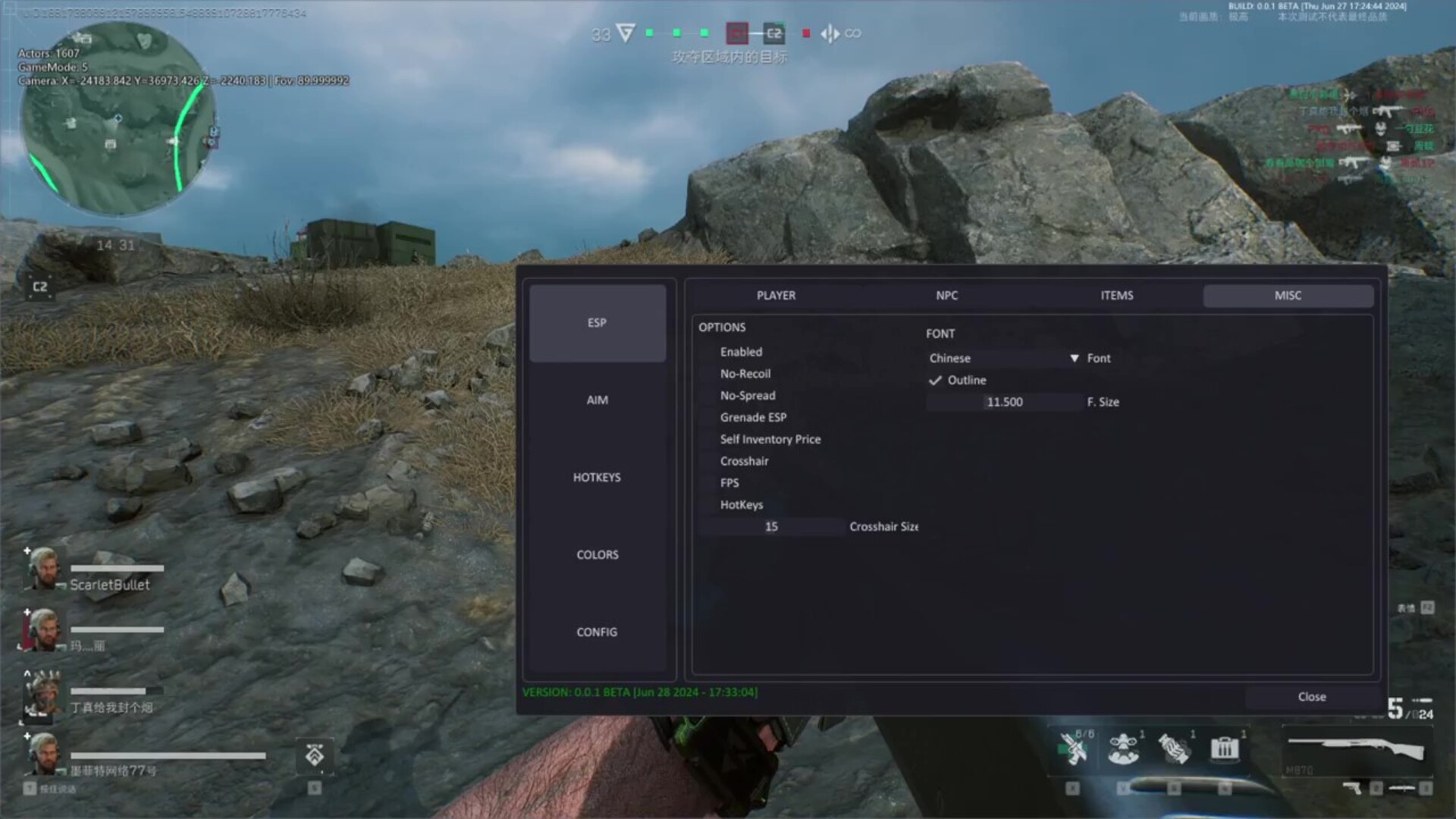Image resolution: width=1456 pixels, height=819 pixels.
Task: Switch to the PLAYER tab
Action: (775, 295)
